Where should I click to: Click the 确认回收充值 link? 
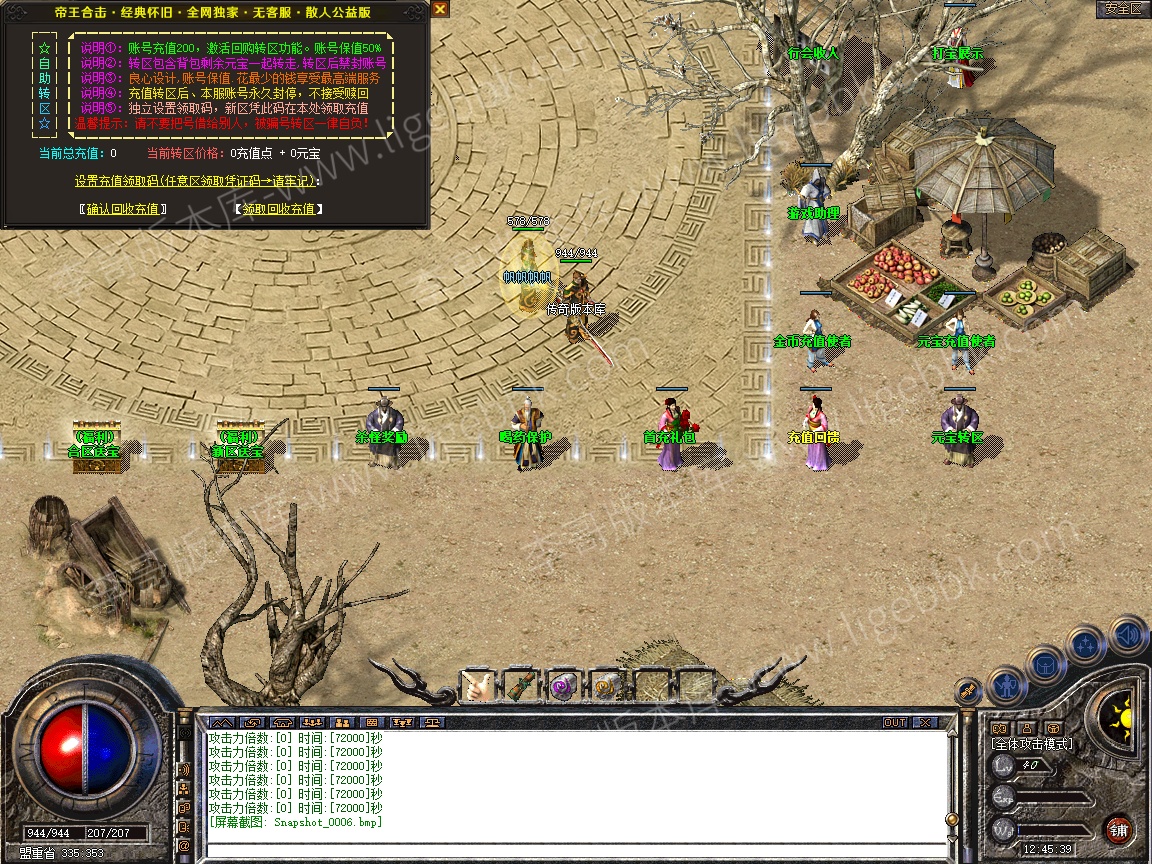(x=122, y=209)
